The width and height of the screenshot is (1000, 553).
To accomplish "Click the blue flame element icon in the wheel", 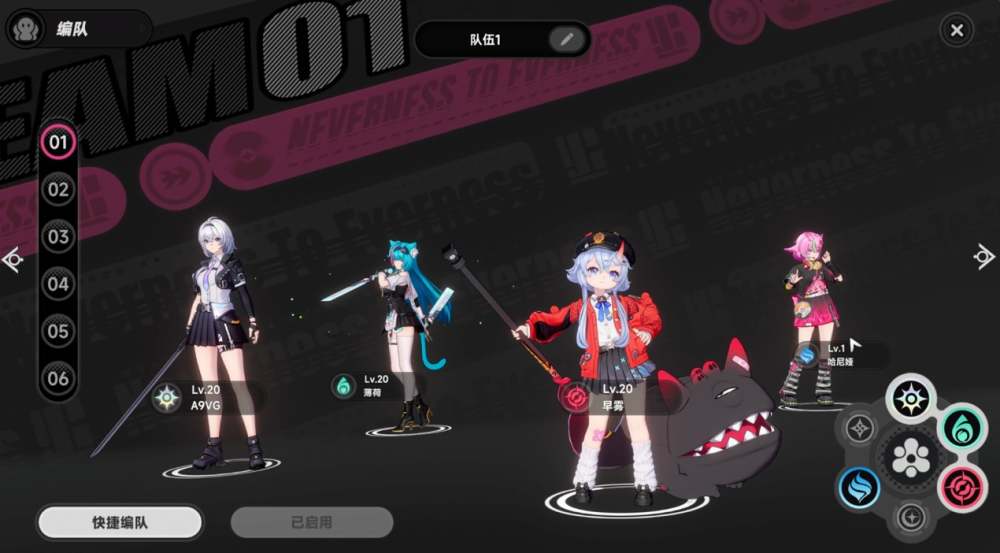I will [x=859, y=487].
